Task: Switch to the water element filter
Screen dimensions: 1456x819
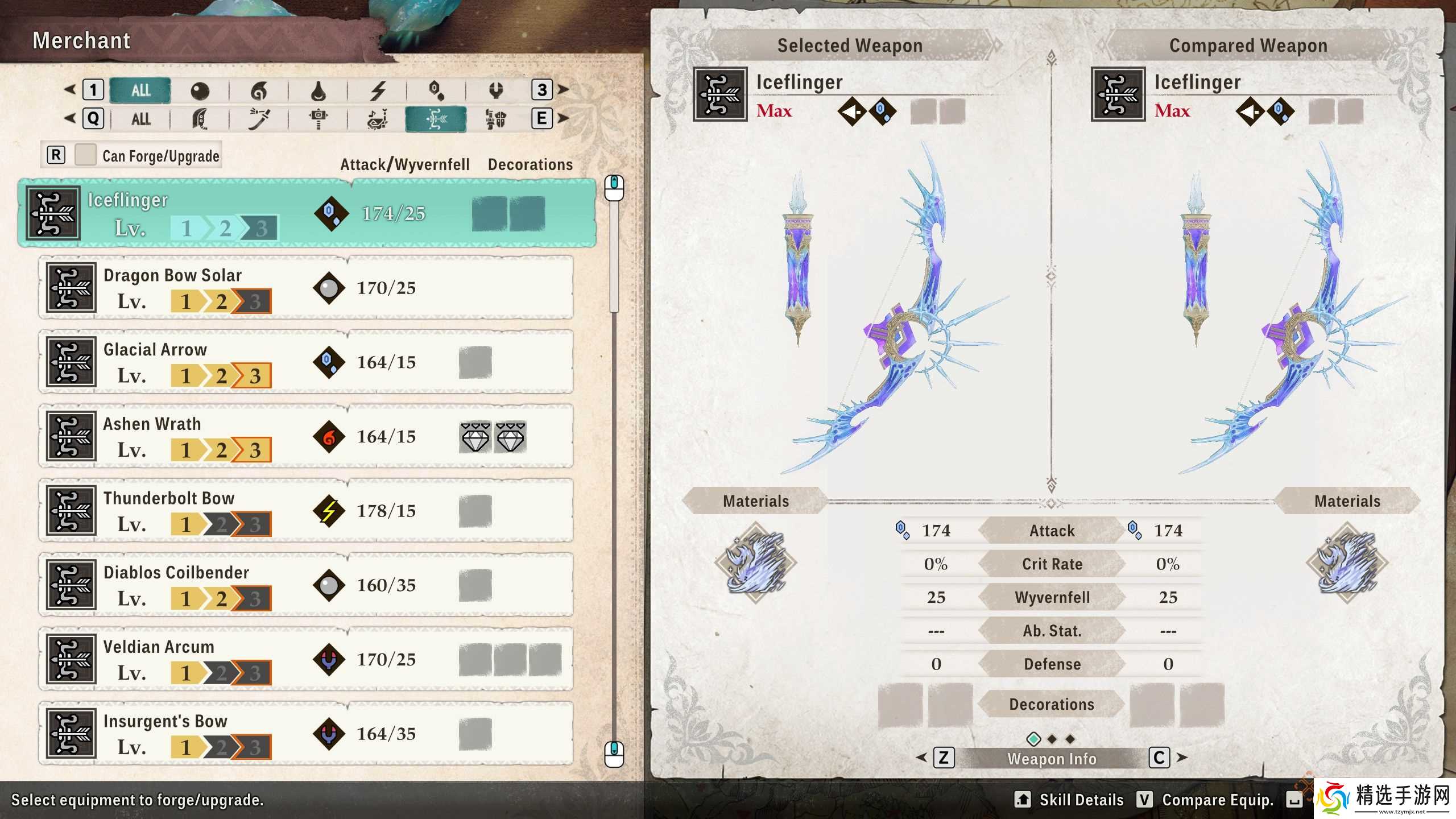Action: tap(318, 90)
